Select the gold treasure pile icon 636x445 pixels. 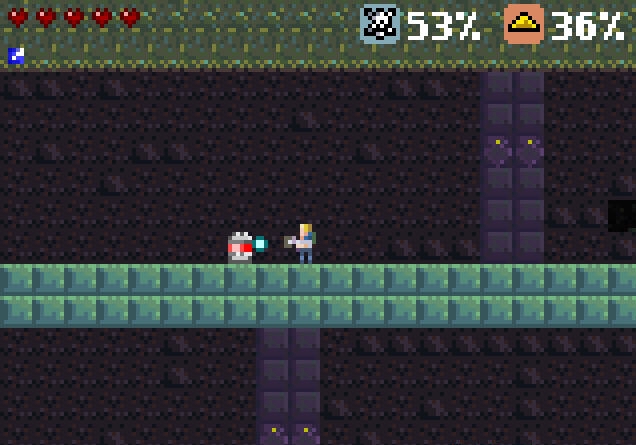(x=523, y=24)
